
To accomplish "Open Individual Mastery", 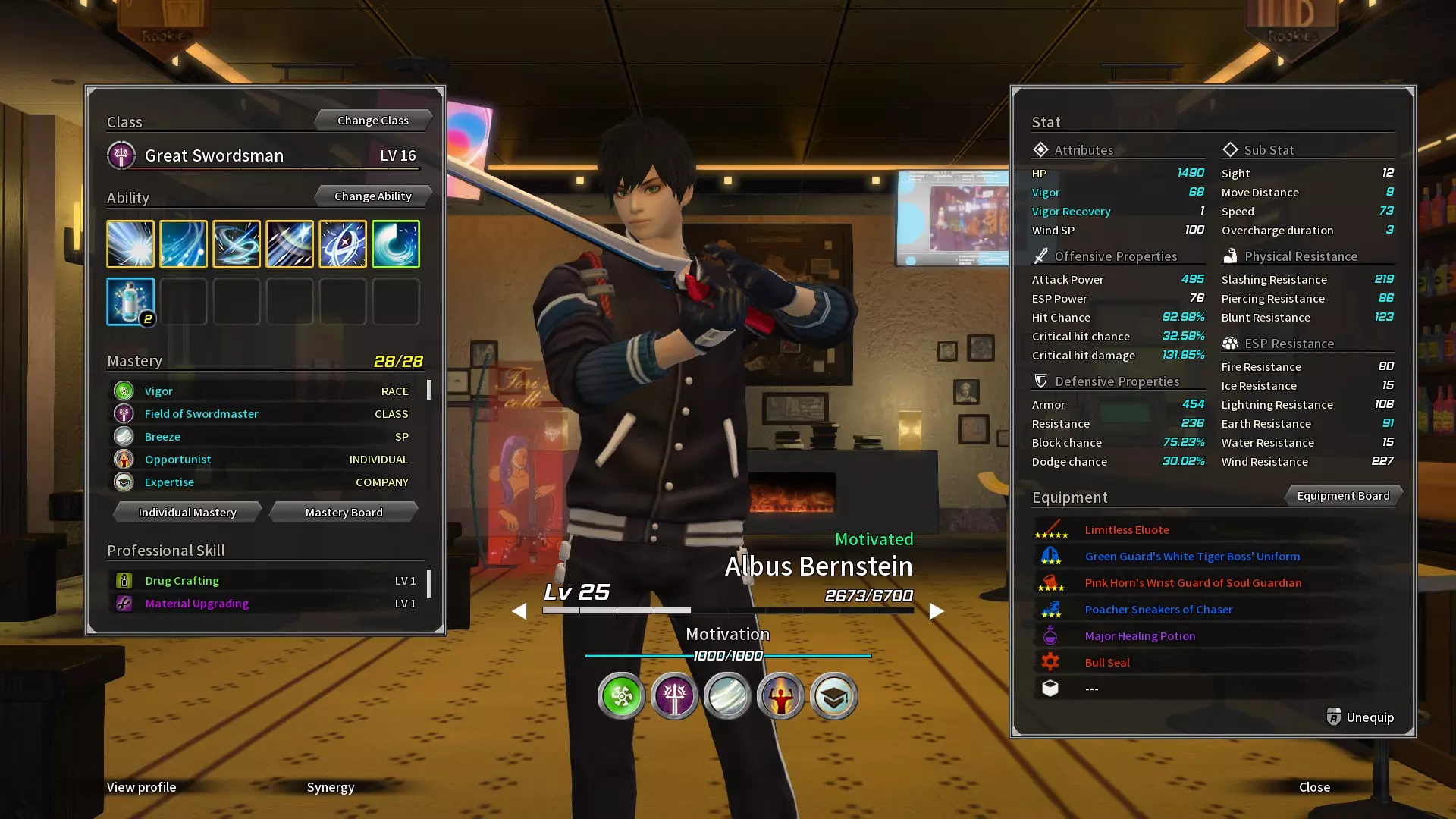I will click(x=187, y=513).
